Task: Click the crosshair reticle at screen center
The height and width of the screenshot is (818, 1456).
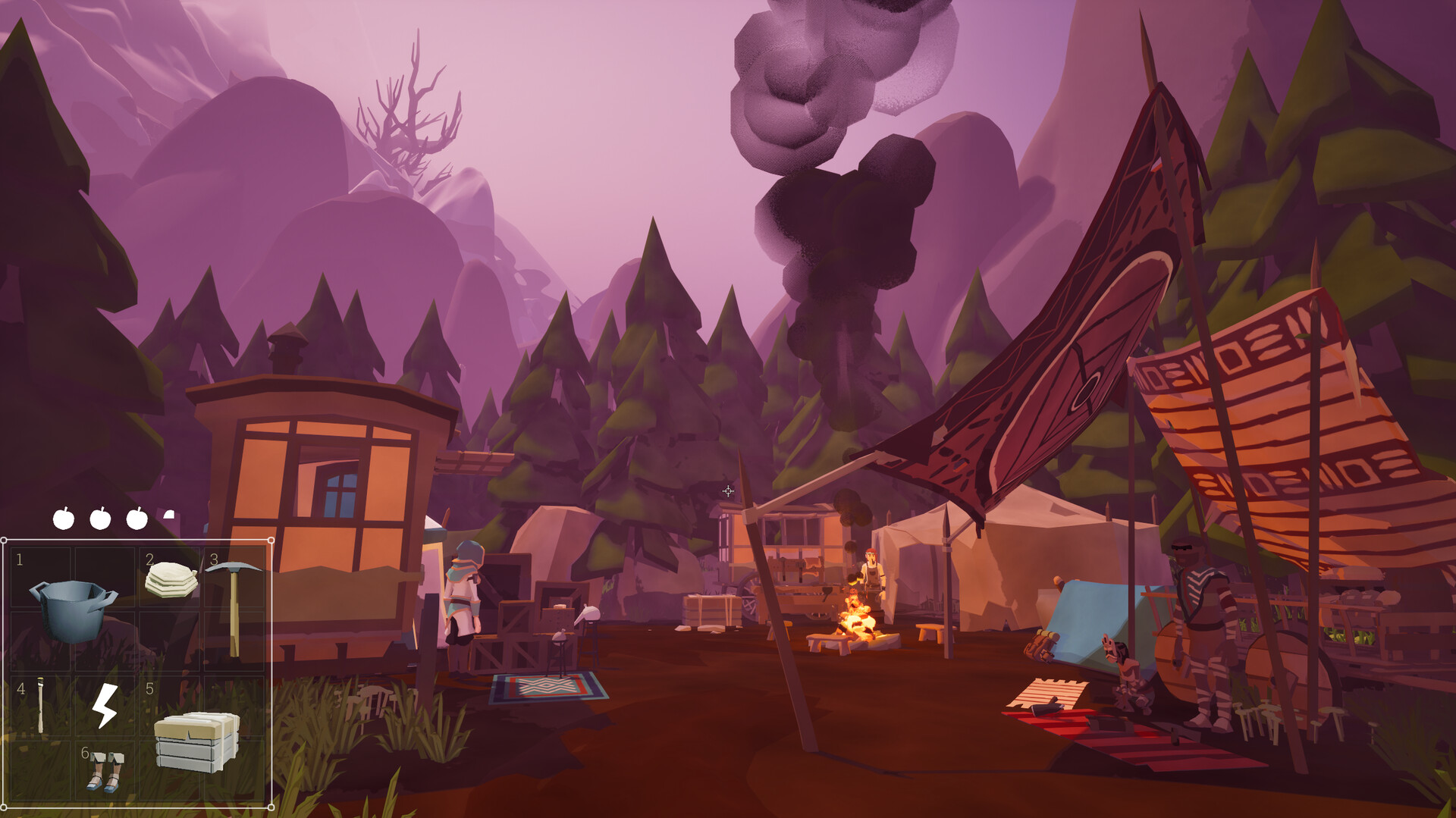Action: coord(728,493)
